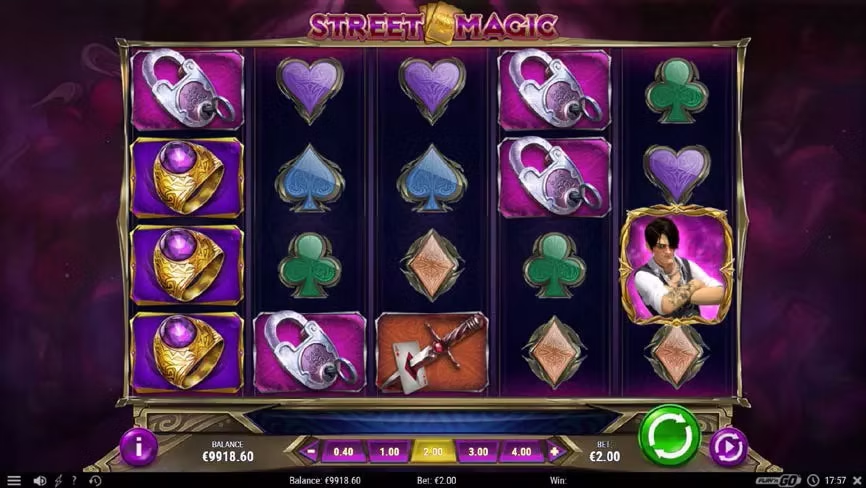Toggle sound with the speaker icon

point(40,480)
